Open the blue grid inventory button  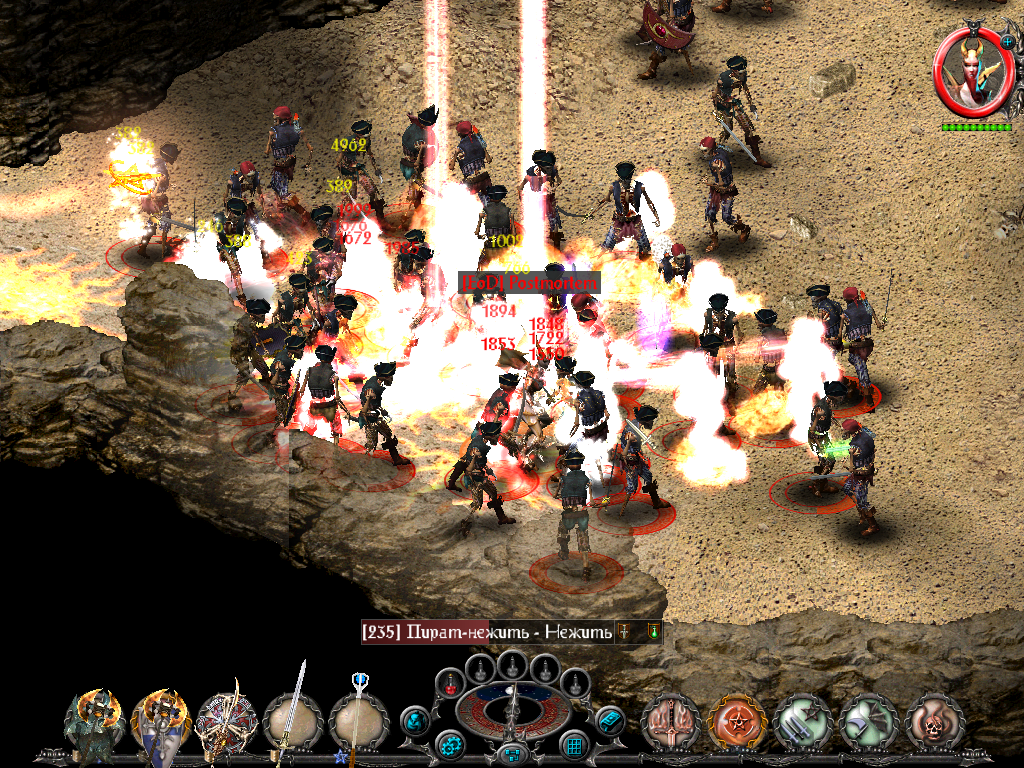click(x=573, y=745)
